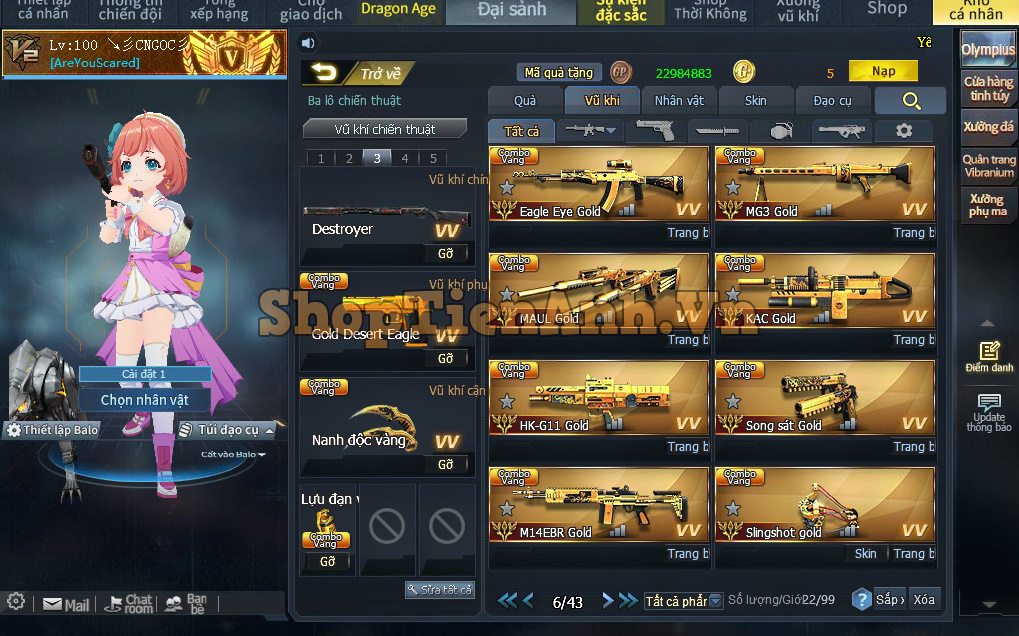Remove the Destroyer with Gỡ

[446, 253]
